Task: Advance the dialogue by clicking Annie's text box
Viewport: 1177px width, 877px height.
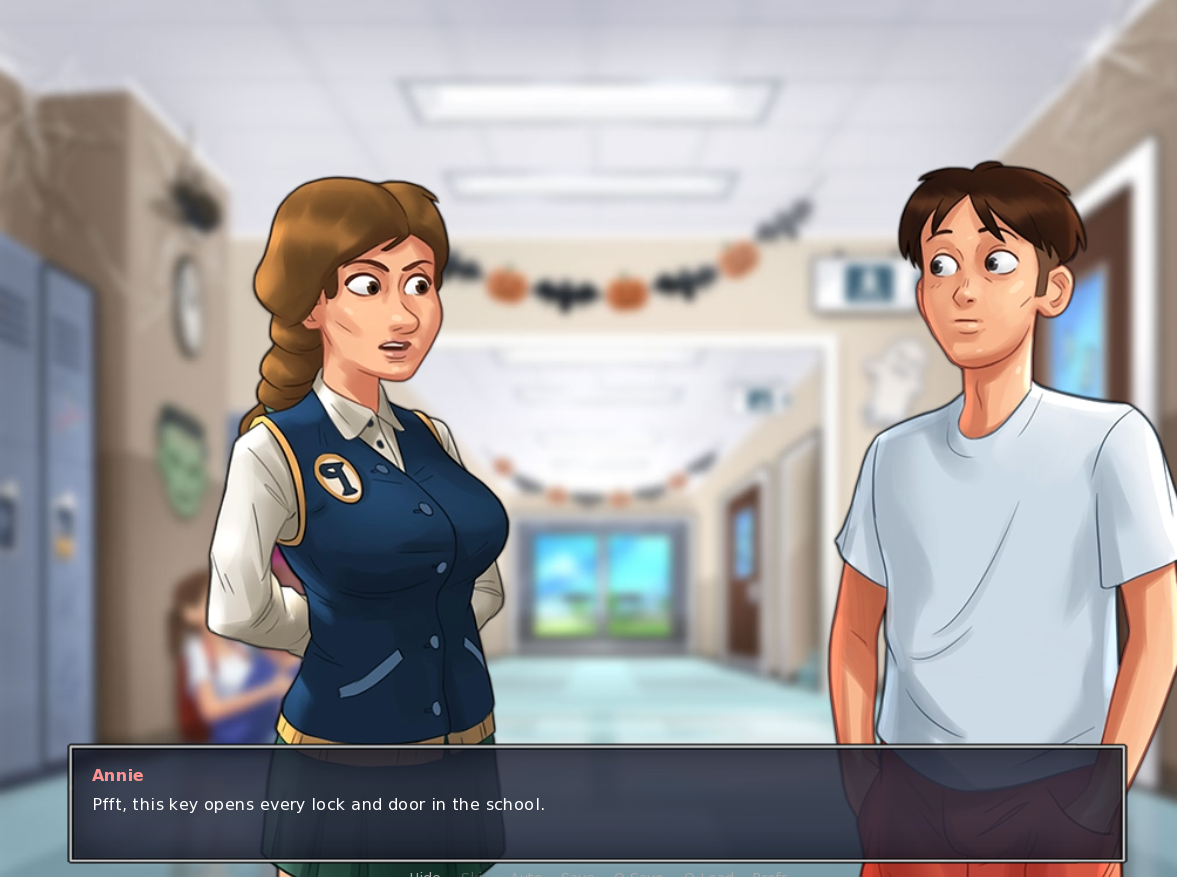Action: (x=597, y=803)
